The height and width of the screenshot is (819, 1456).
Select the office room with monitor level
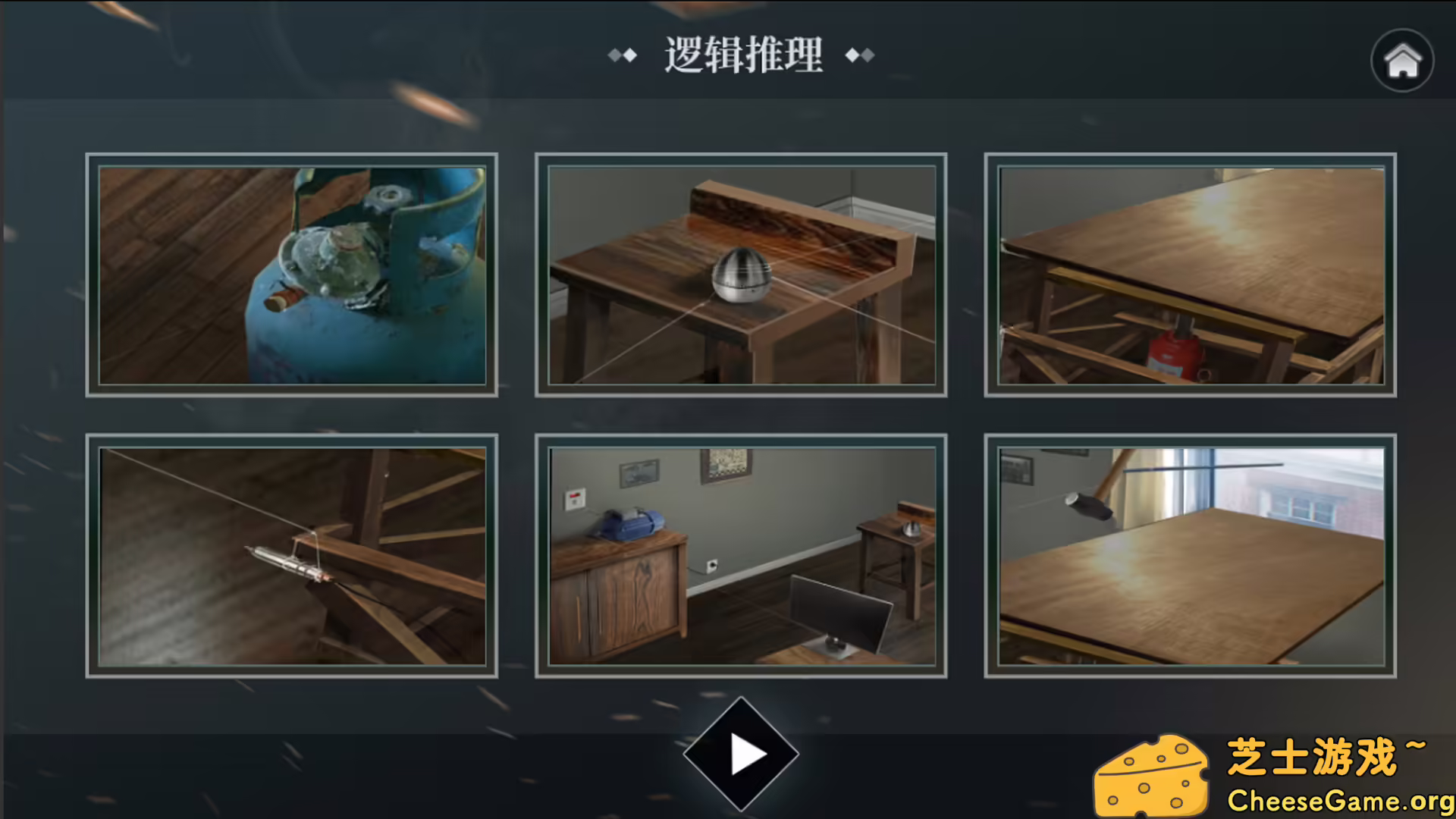tap(741, 555)
